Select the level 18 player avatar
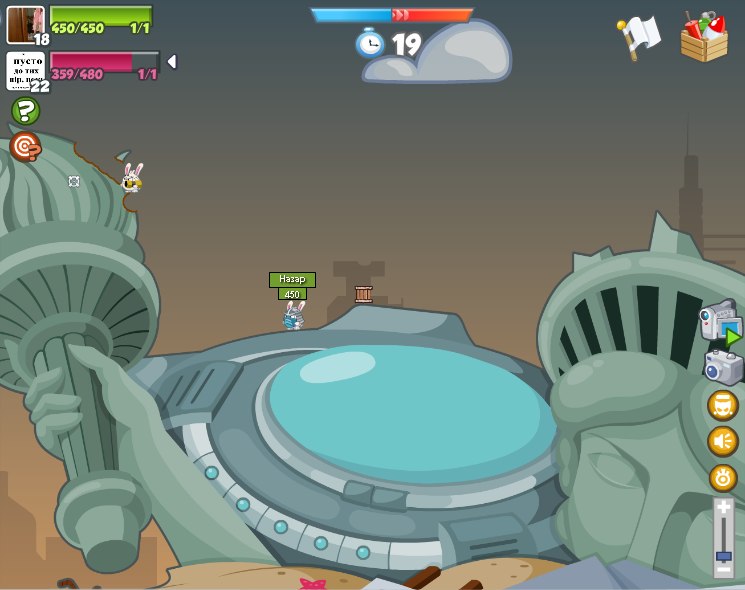This screenshot has width=745, height=590. 25,24
